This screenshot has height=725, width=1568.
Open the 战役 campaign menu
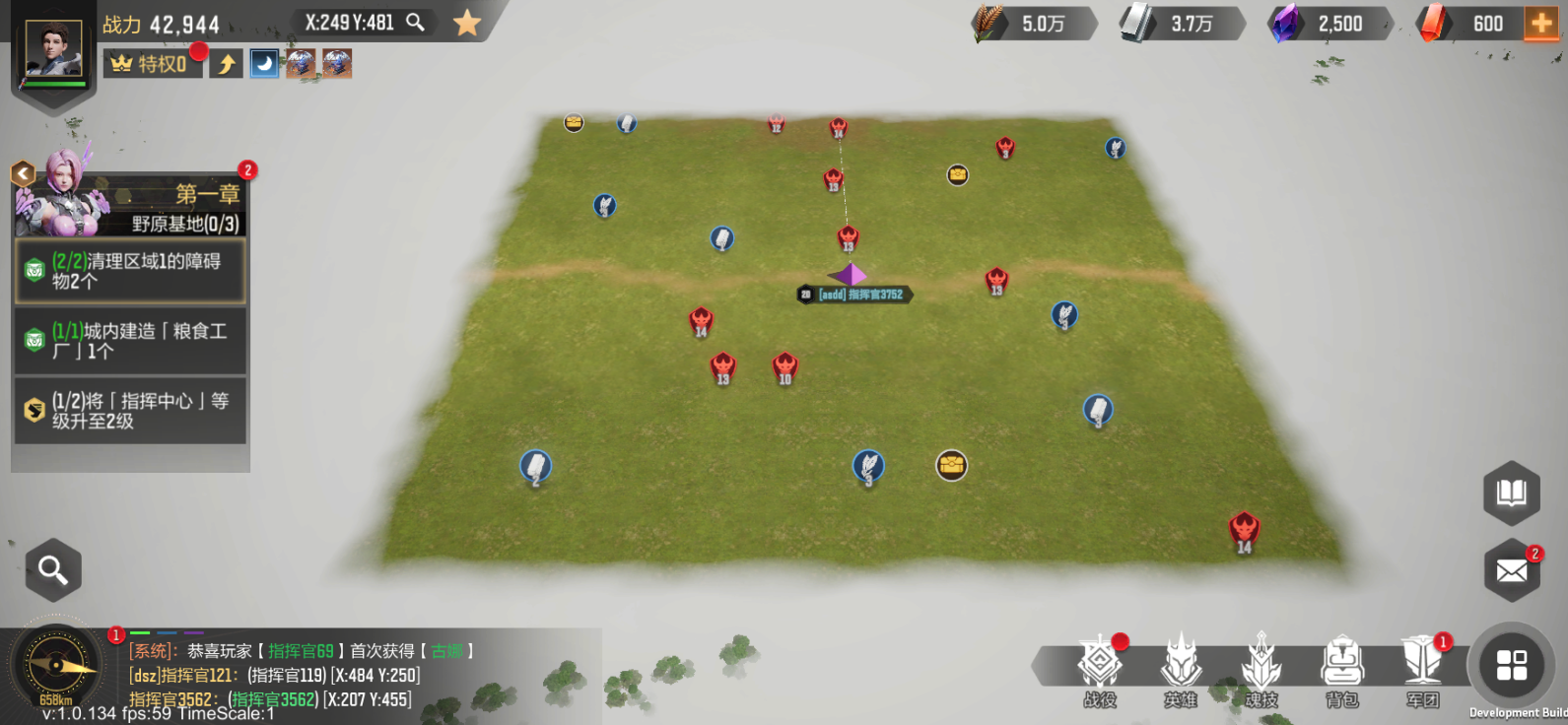[1100, 670]
